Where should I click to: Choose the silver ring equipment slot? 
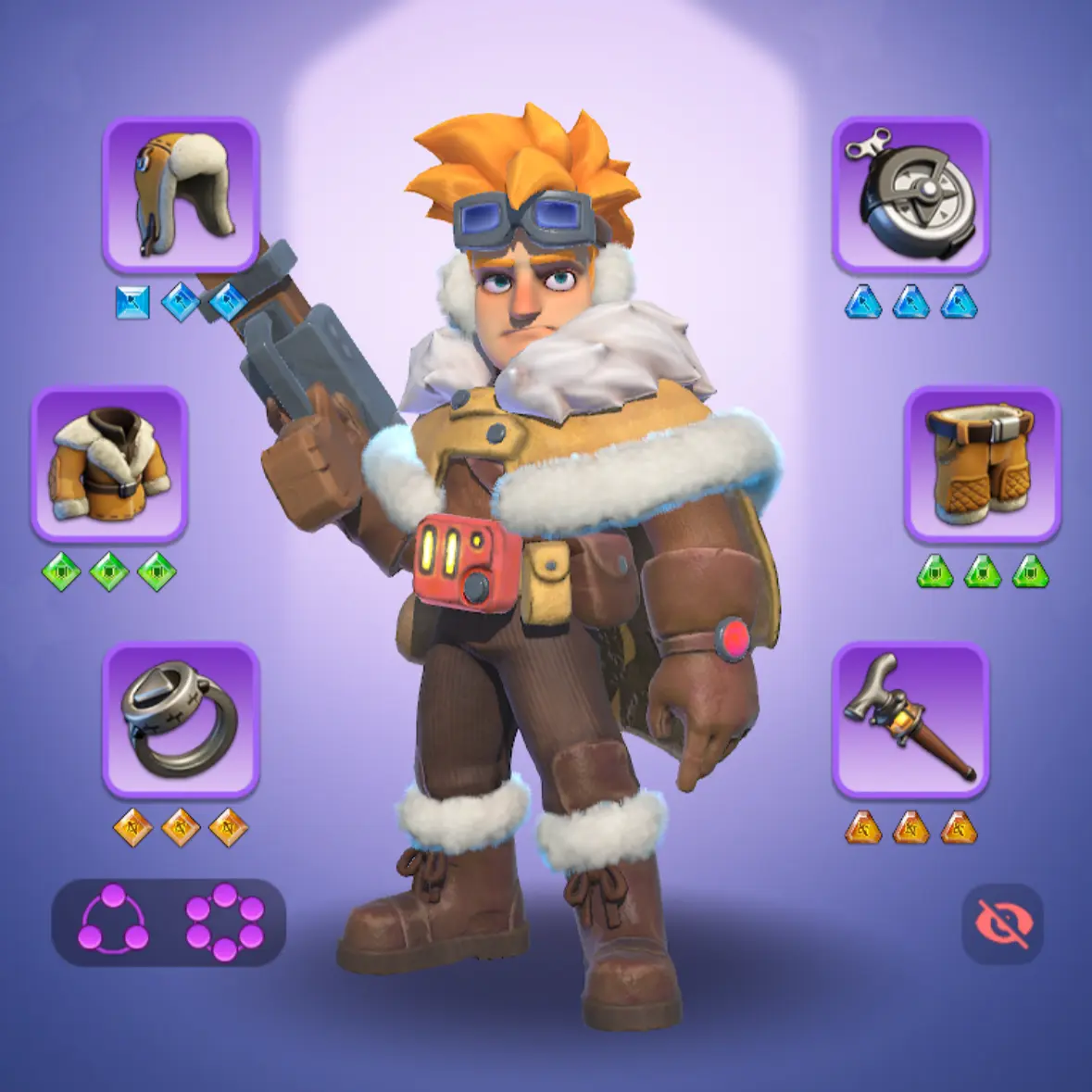point(181,720)
